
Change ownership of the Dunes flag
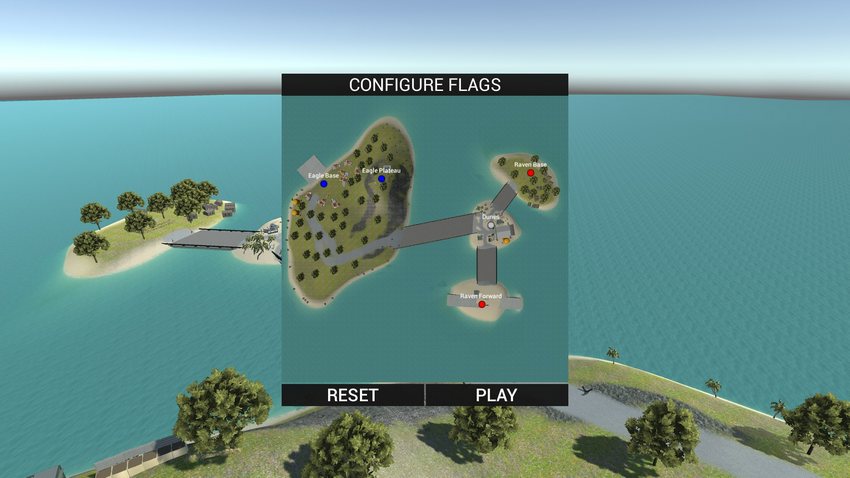point(491,225)
